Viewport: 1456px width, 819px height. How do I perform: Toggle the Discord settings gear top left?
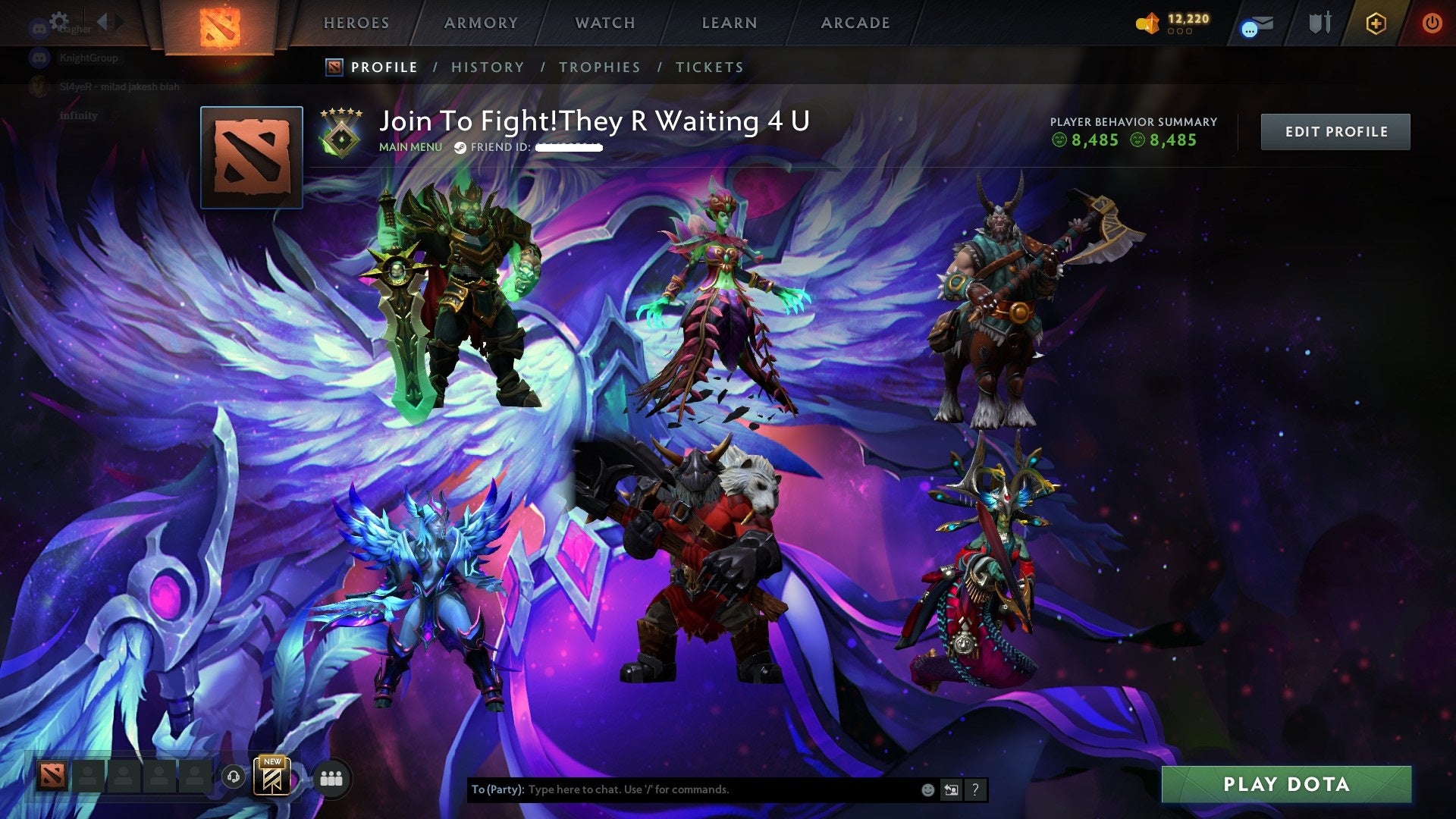click(x=59, y=20)
